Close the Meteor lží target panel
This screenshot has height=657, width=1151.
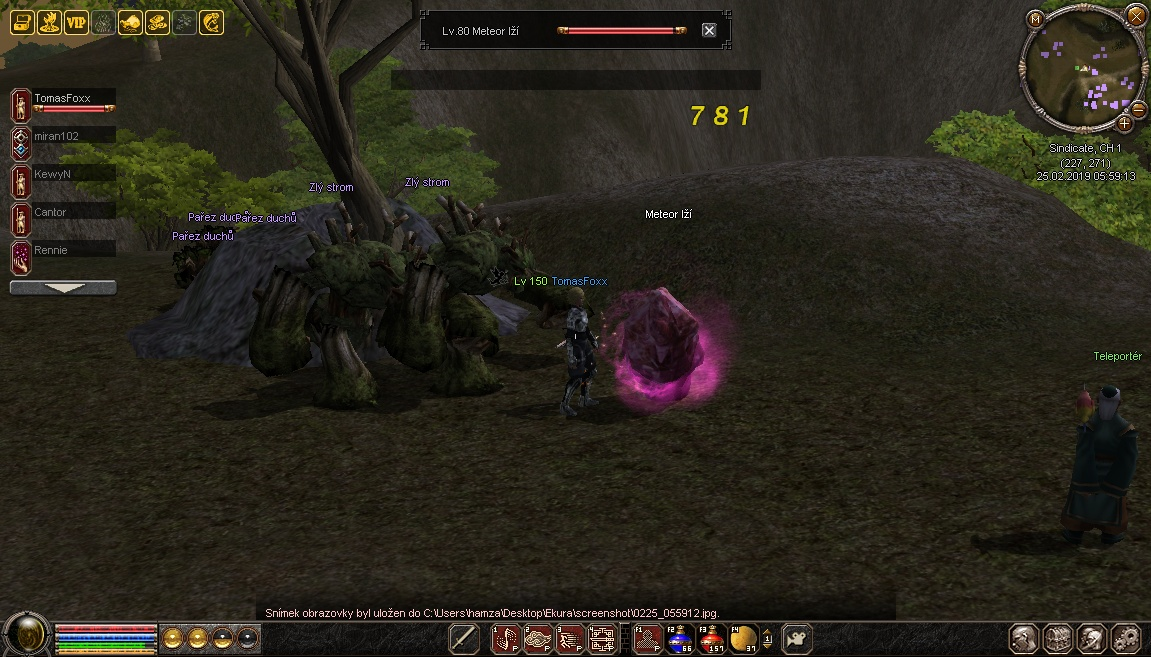tap(709, 30)
